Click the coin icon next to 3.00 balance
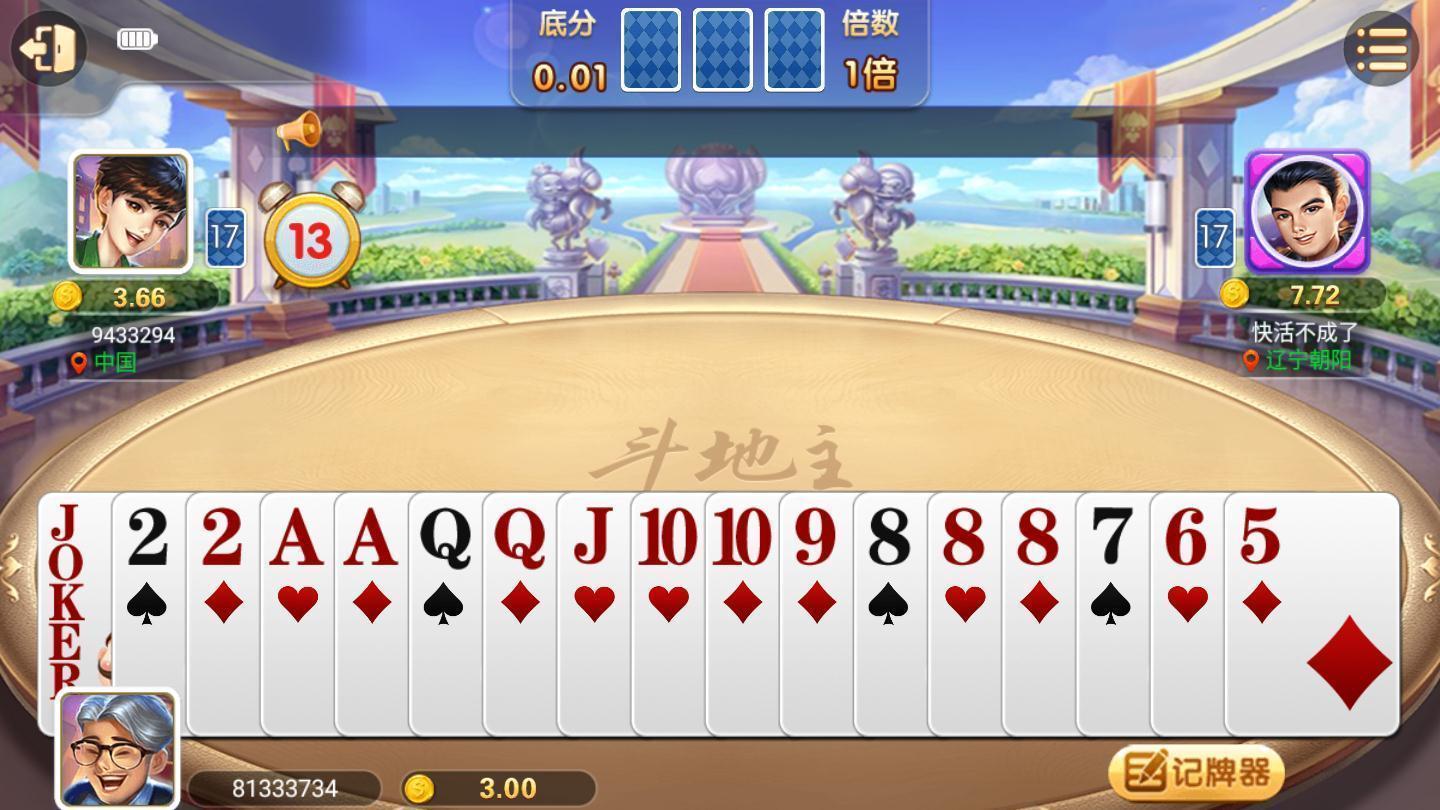 (x=418, y=789)
